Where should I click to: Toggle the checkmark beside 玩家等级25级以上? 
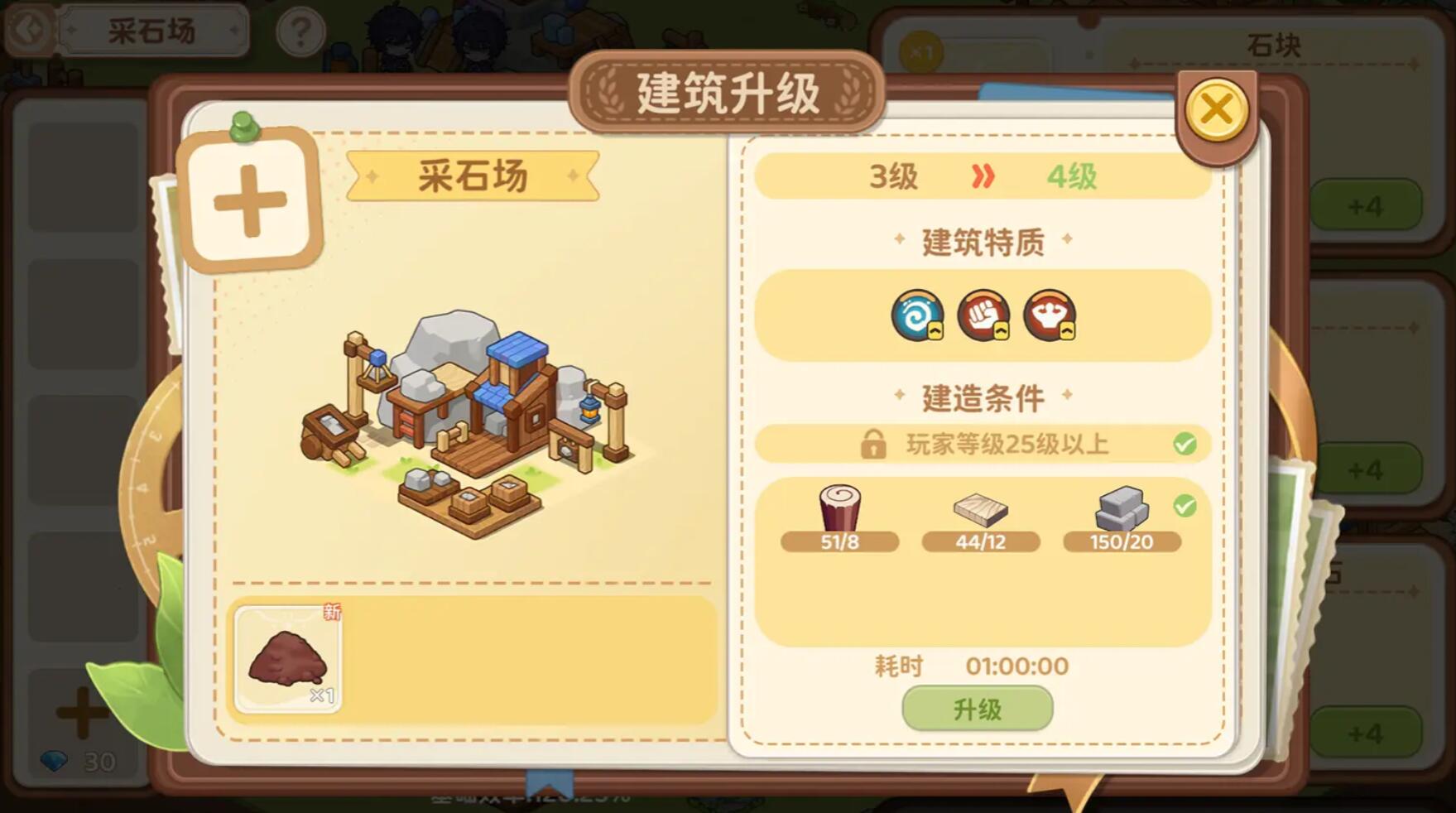[1186, 444]
